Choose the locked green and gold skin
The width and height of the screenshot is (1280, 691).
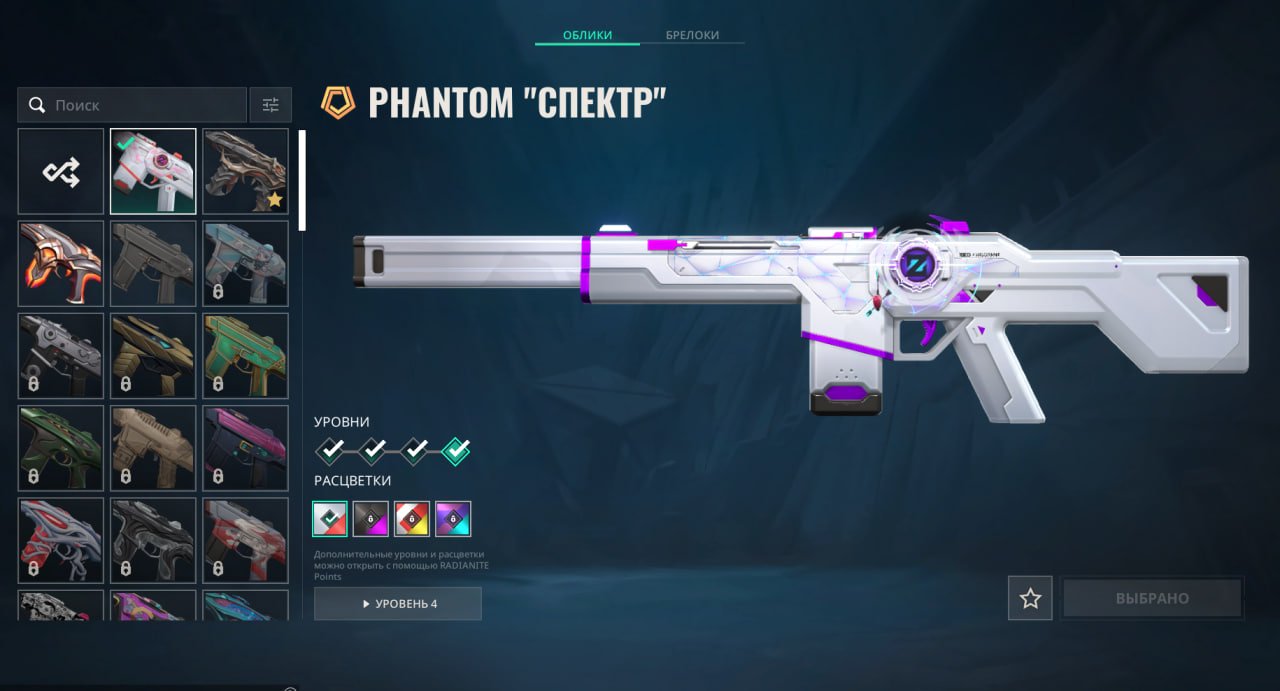coord(245,356)
